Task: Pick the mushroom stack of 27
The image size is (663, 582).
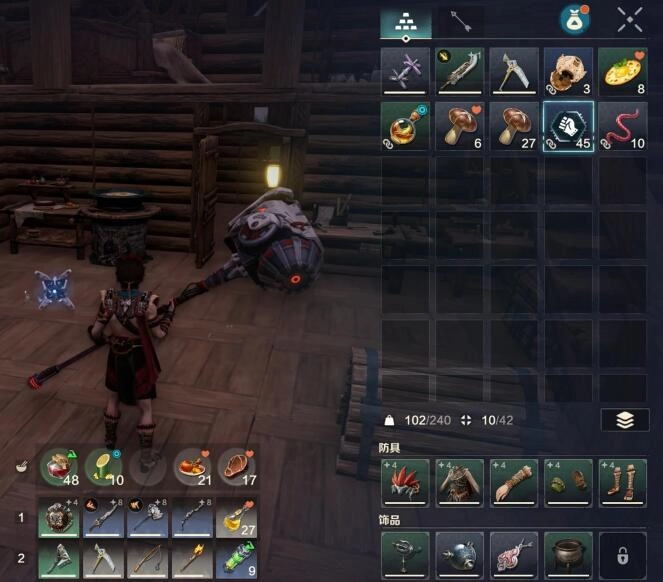Action: point(513,126)
